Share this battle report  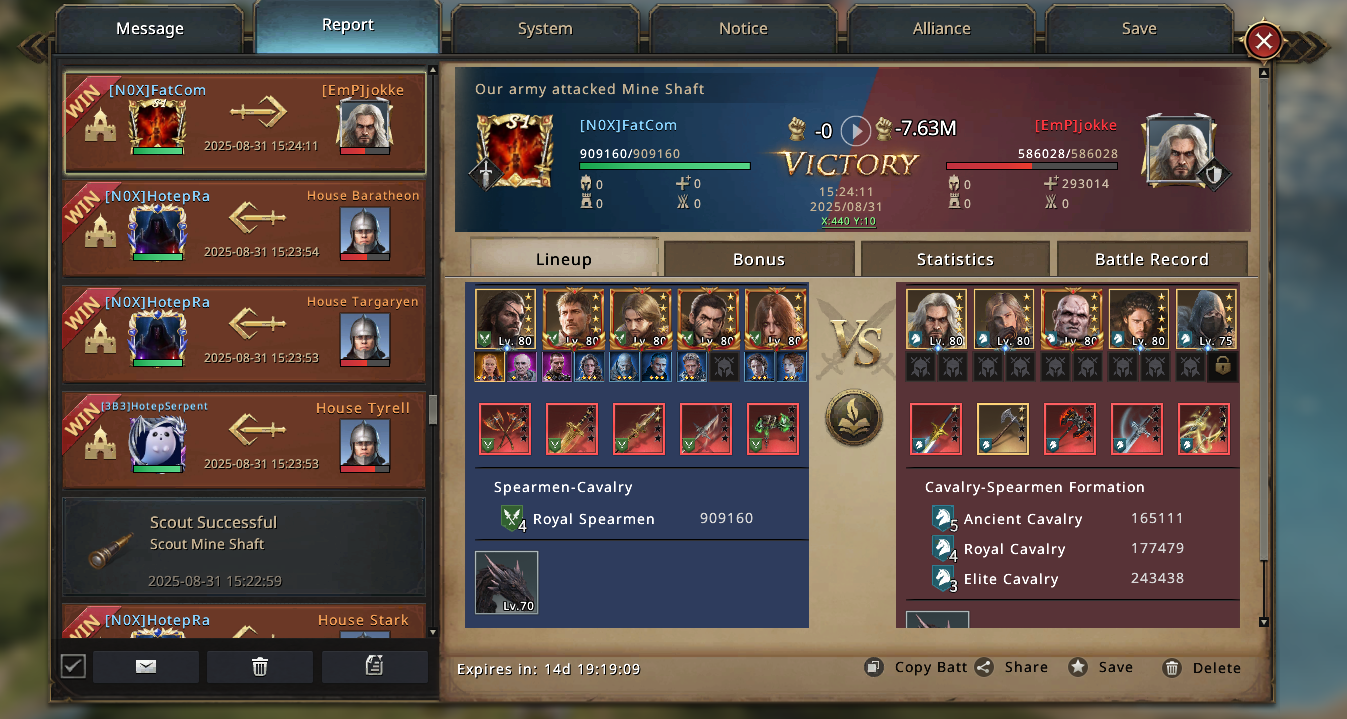tap(1012, 667)
